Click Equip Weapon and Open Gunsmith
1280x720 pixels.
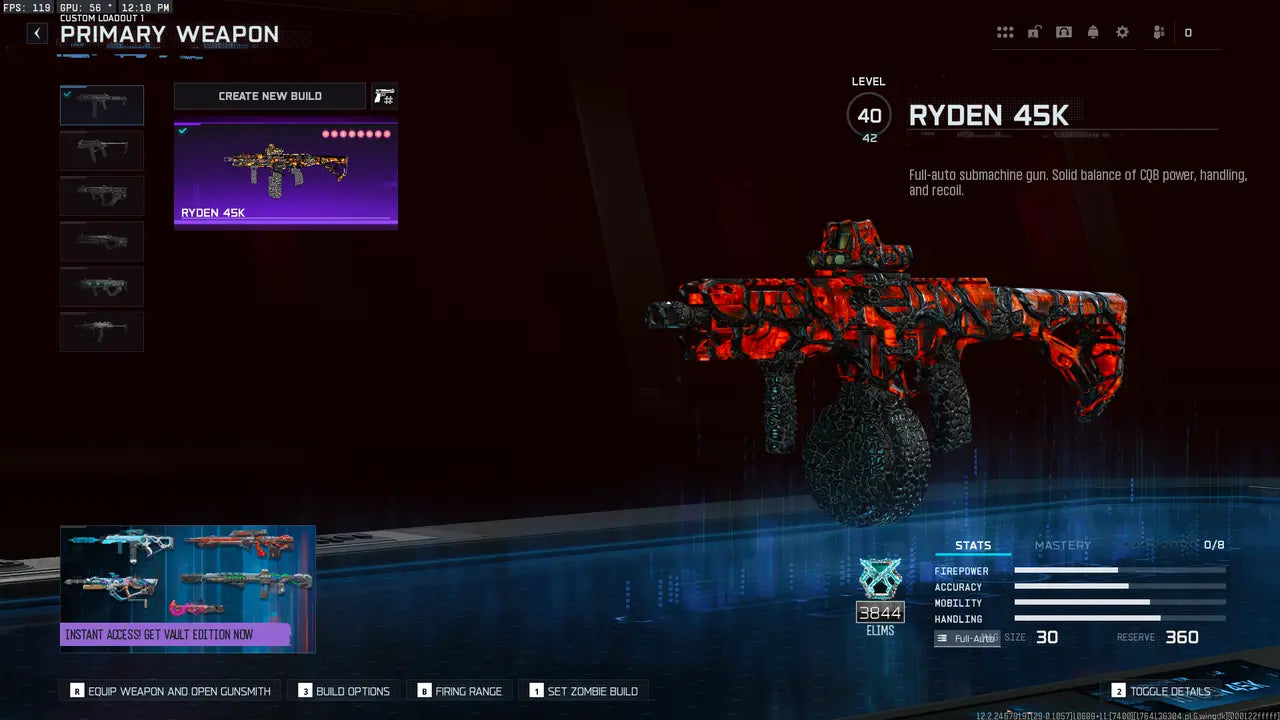[168, 690]
